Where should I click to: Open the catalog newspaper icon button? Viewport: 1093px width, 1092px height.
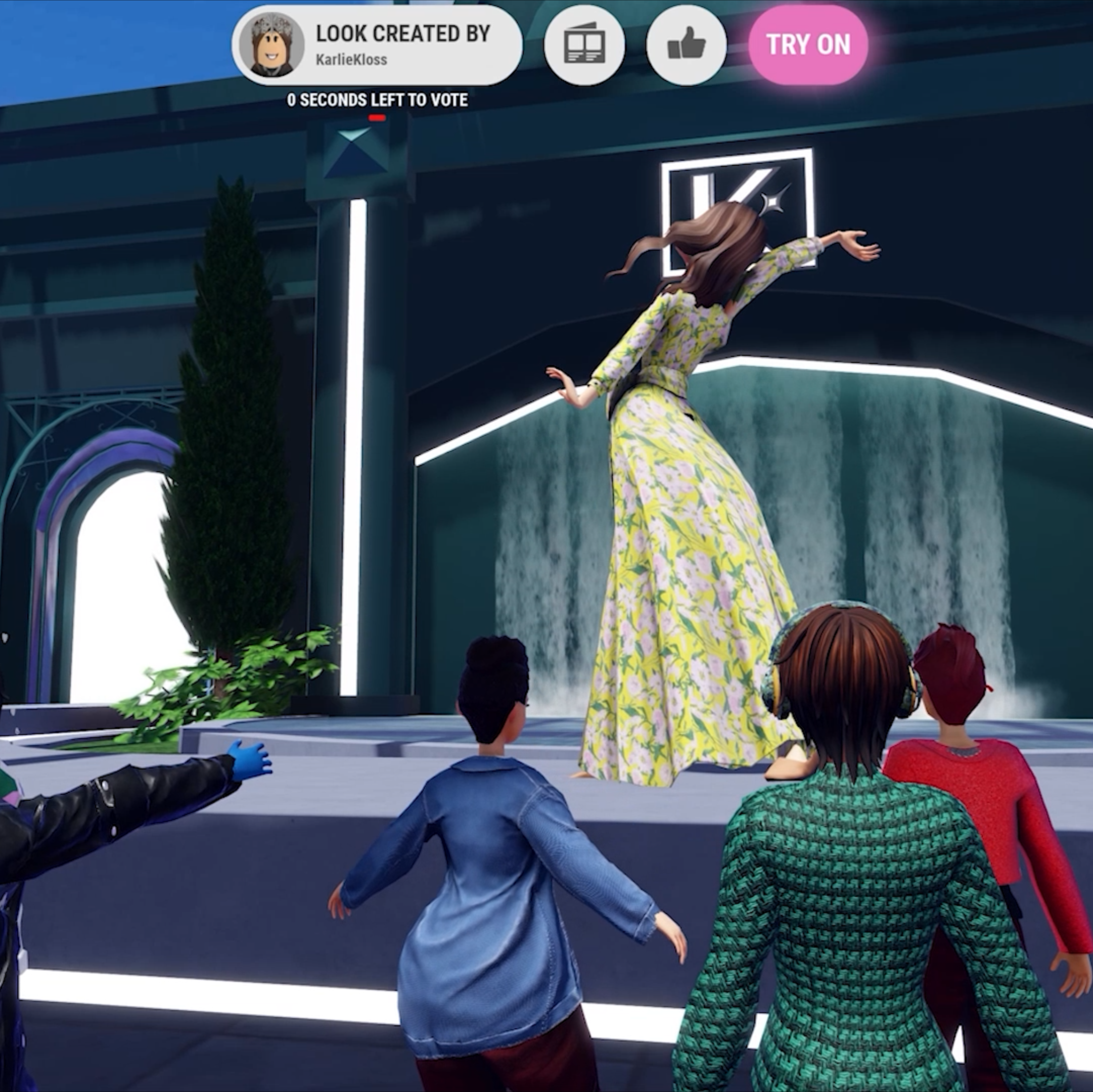click(584, 45)
